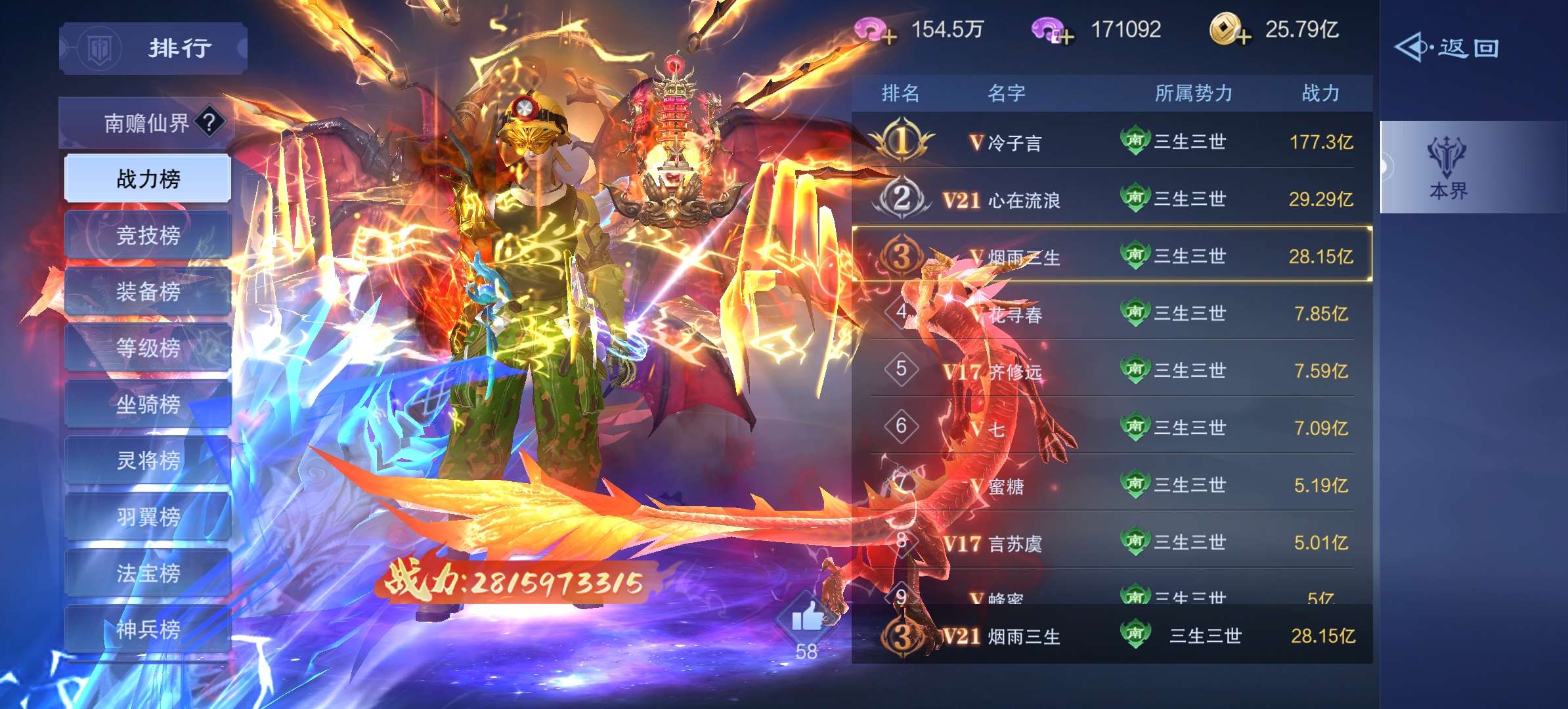Select rank 7 player 蜜糖
The width and height of the screenshot is (1568, 709).
click(1112, 485)
